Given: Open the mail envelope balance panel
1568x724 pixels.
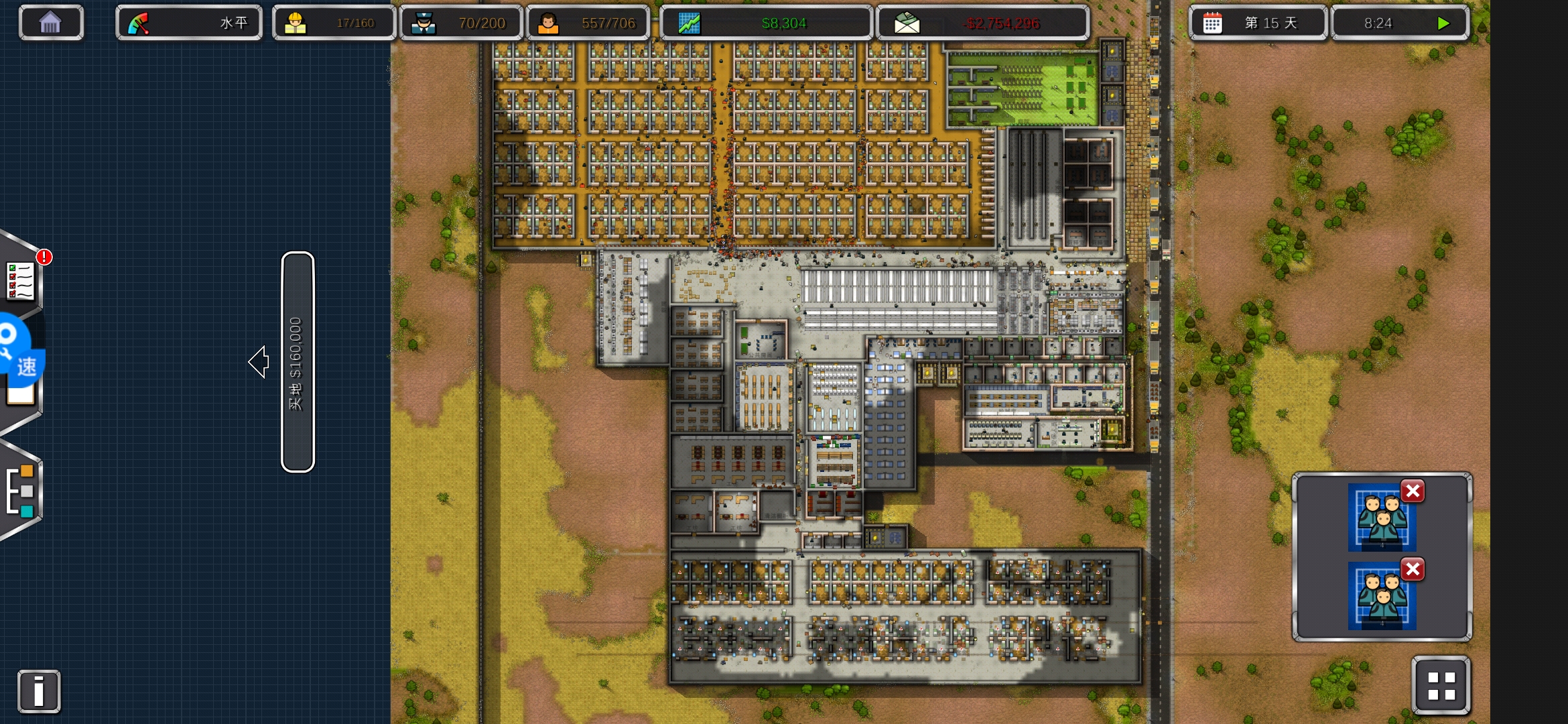Looking at the screenshot, I should coord(982,23).
